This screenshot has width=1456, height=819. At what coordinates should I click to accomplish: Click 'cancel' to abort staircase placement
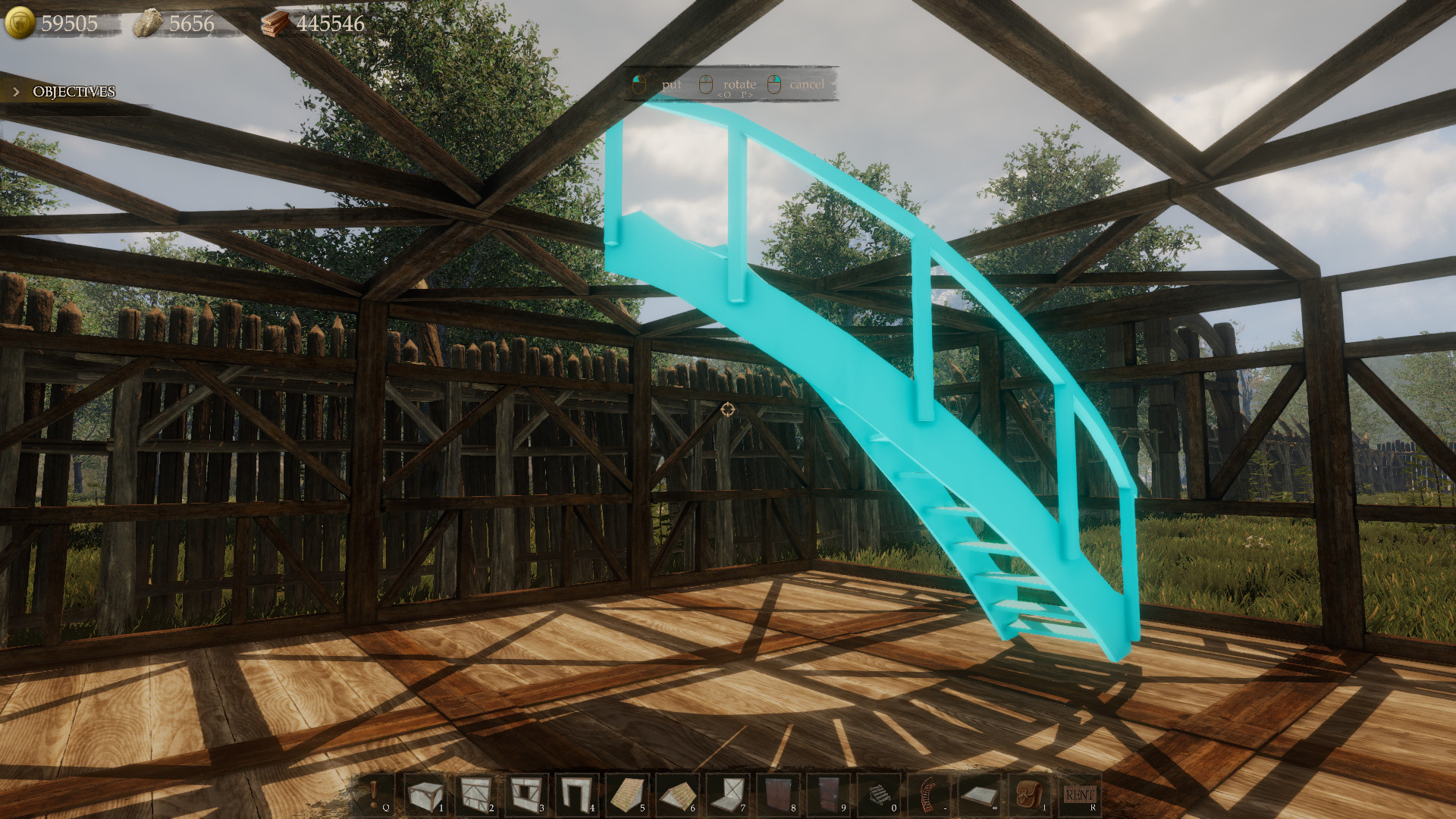pos(806,84)
